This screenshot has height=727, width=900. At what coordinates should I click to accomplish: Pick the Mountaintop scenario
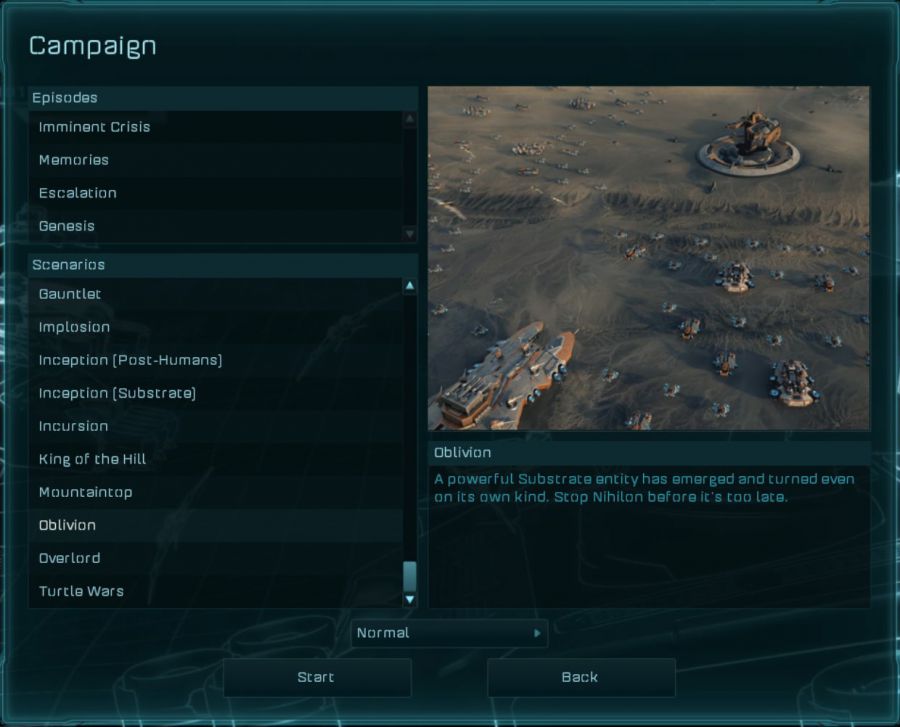[85, 492]
